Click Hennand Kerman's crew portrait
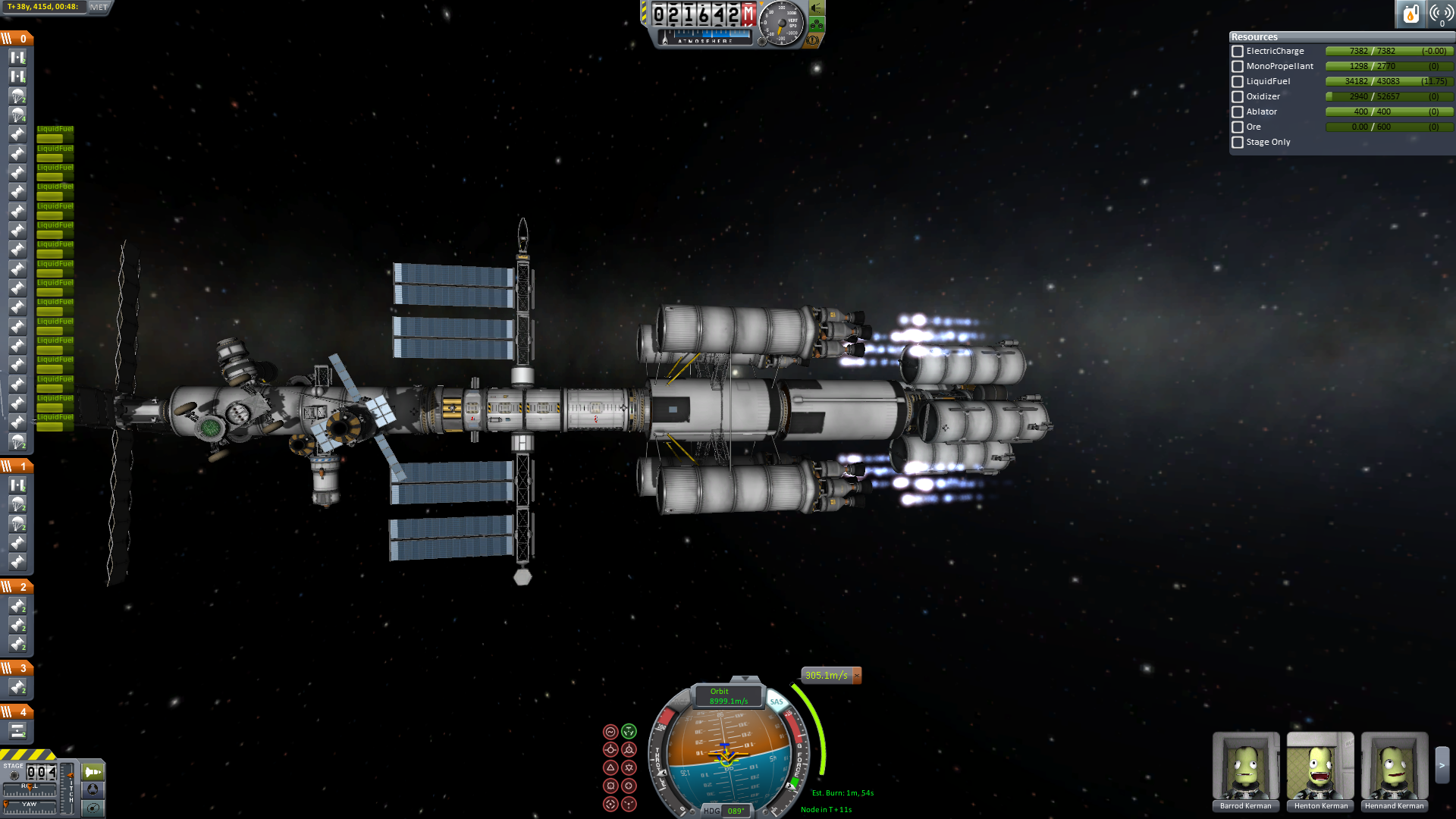Screen dimensions: 1456x819 coord(1394,766)
